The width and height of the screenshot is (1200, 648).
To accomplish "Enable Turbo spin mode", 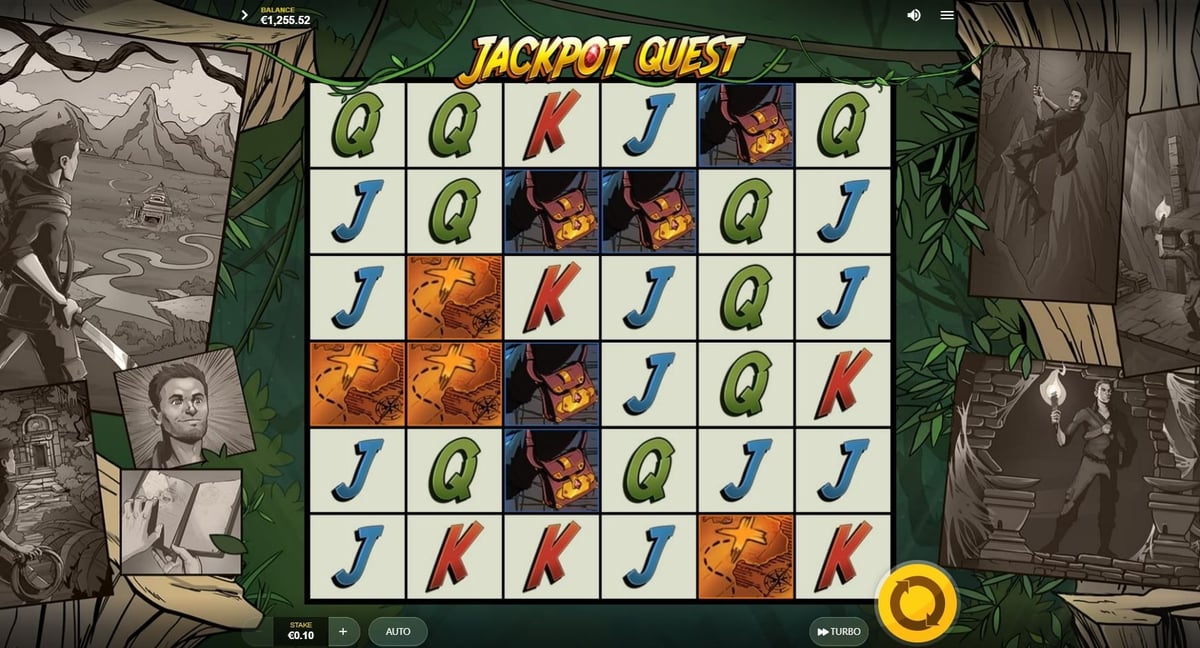I will [x=838, y=632].
